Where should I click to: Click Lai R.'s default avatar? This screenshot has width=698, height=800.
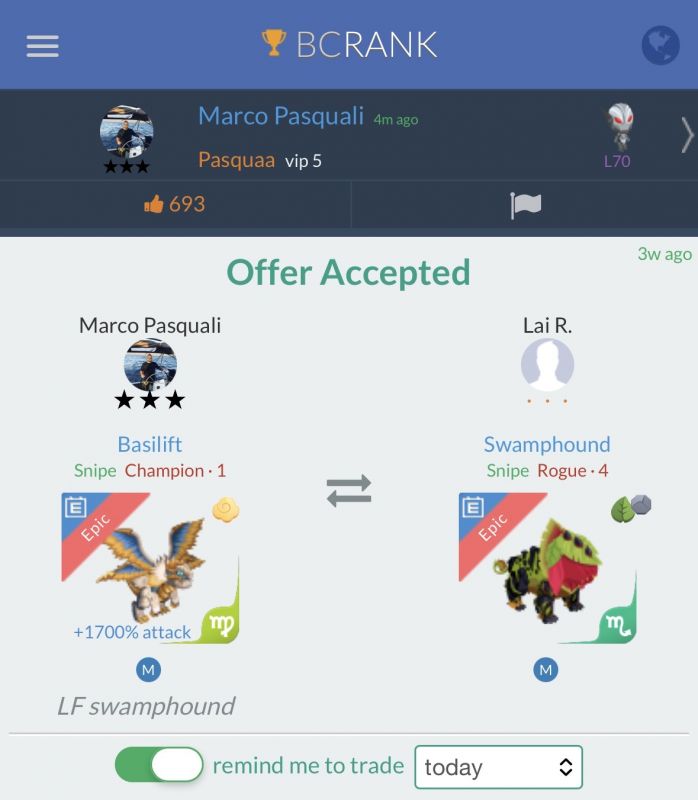[547, 365]
